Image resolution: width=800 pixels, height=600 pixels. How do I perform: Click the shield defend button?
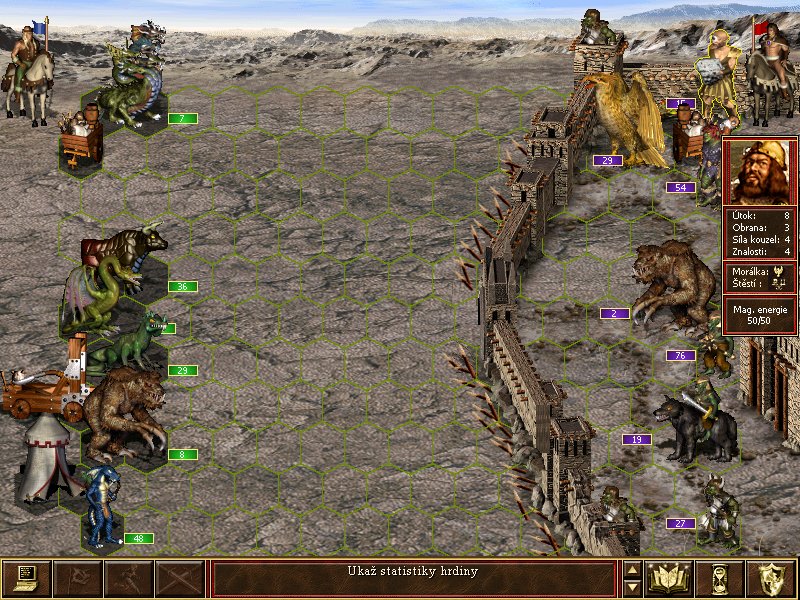pyautogui.click(x=772, y=579)
